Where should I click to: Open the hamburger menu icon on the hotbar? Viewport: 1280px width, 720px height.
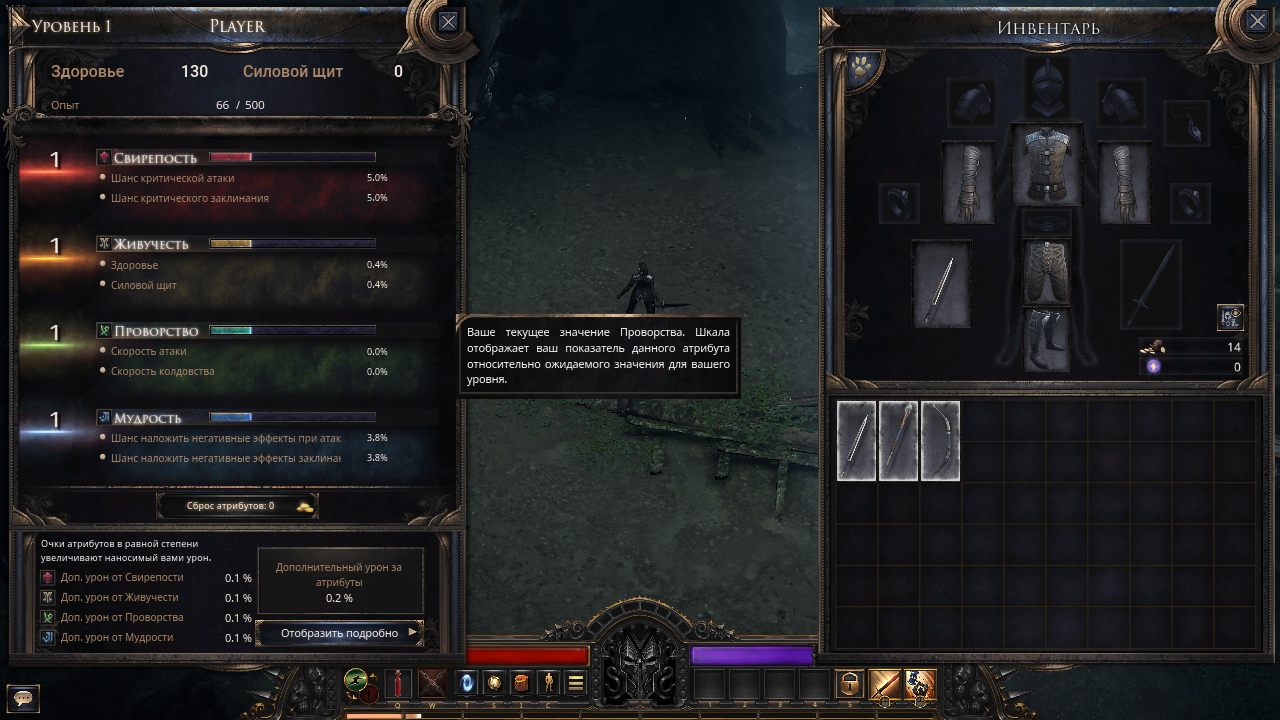point(574,683)
